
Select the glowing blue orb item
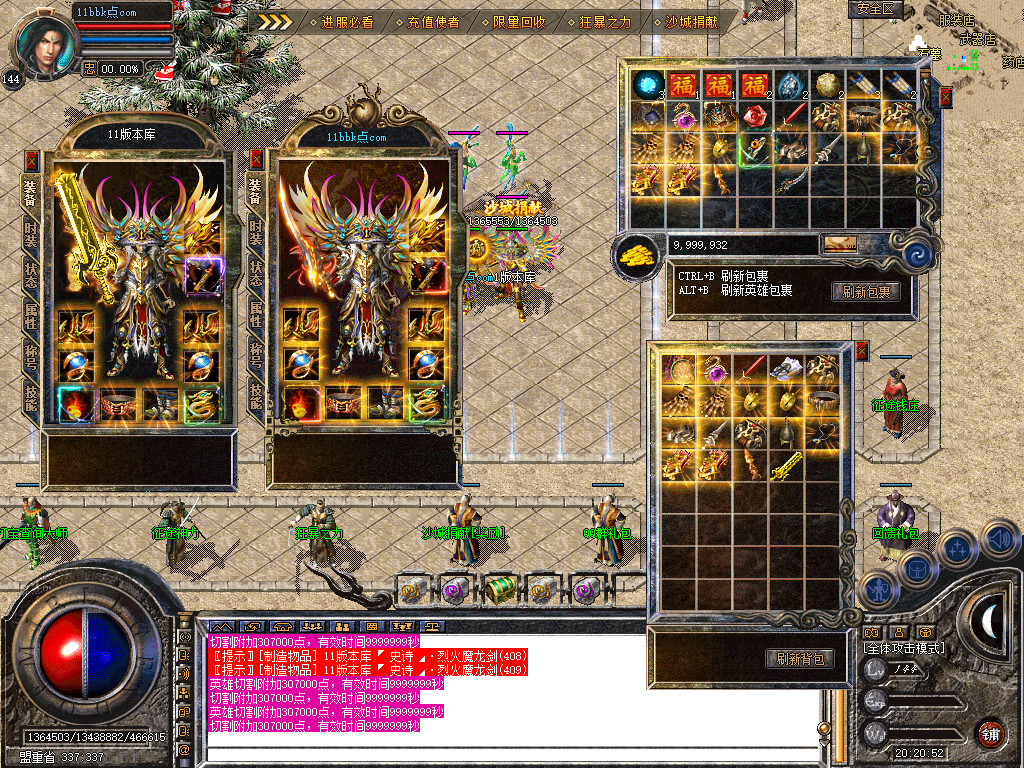649,83
